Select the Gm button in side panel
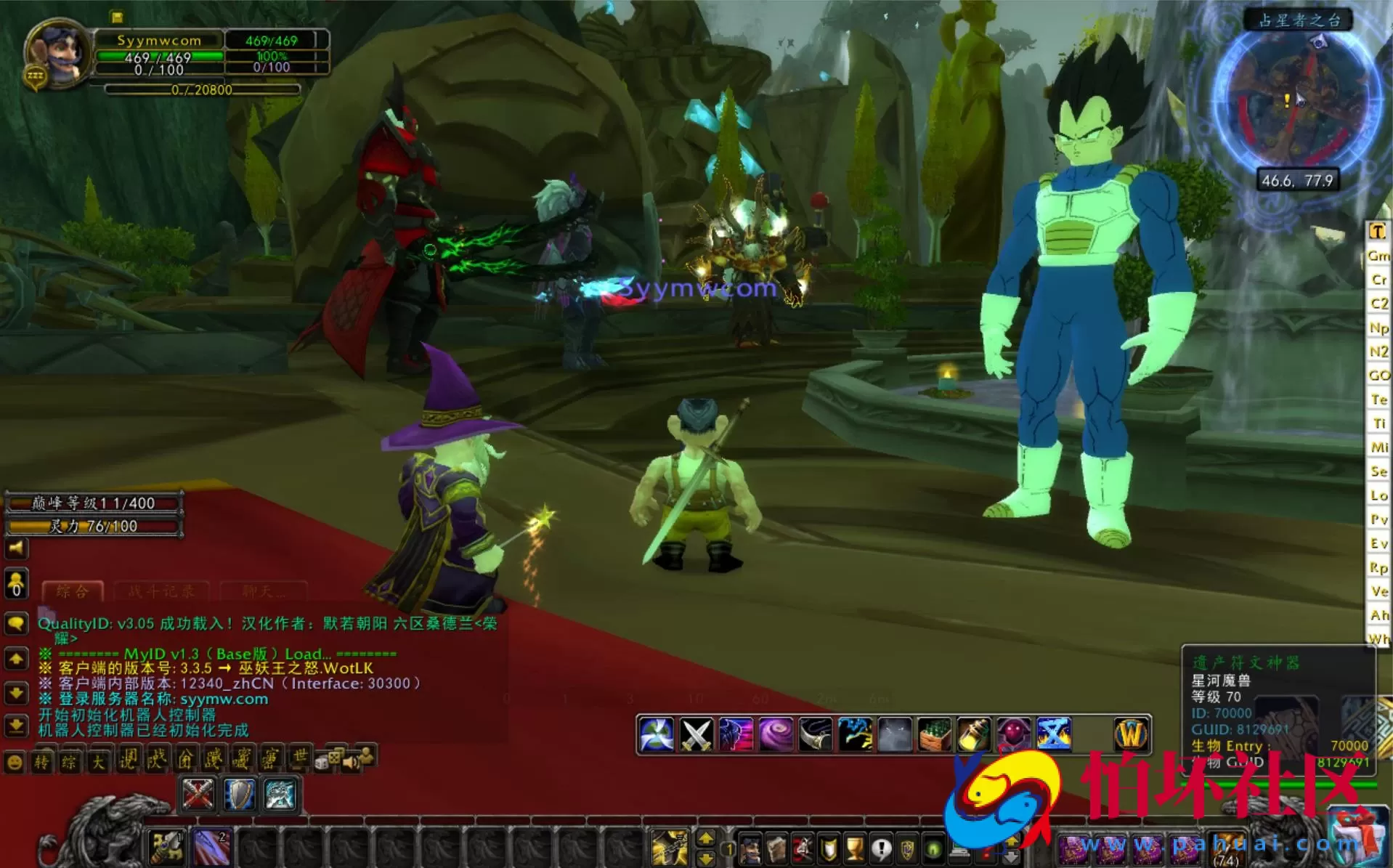The width and height of the screenshot is (1393, 868). (1378, 256)
